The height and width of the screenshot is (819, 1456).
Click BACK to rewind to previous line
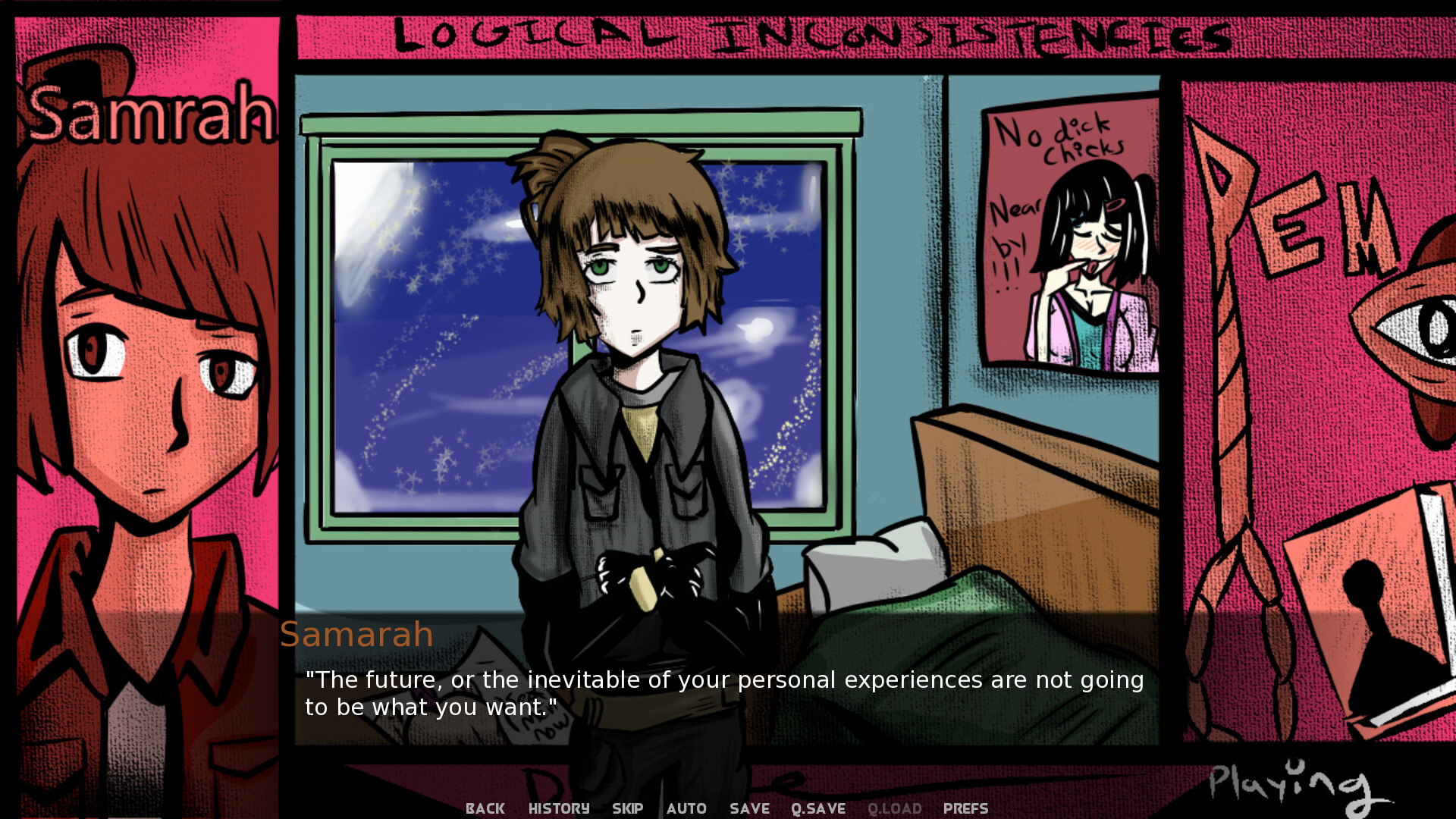485,808
